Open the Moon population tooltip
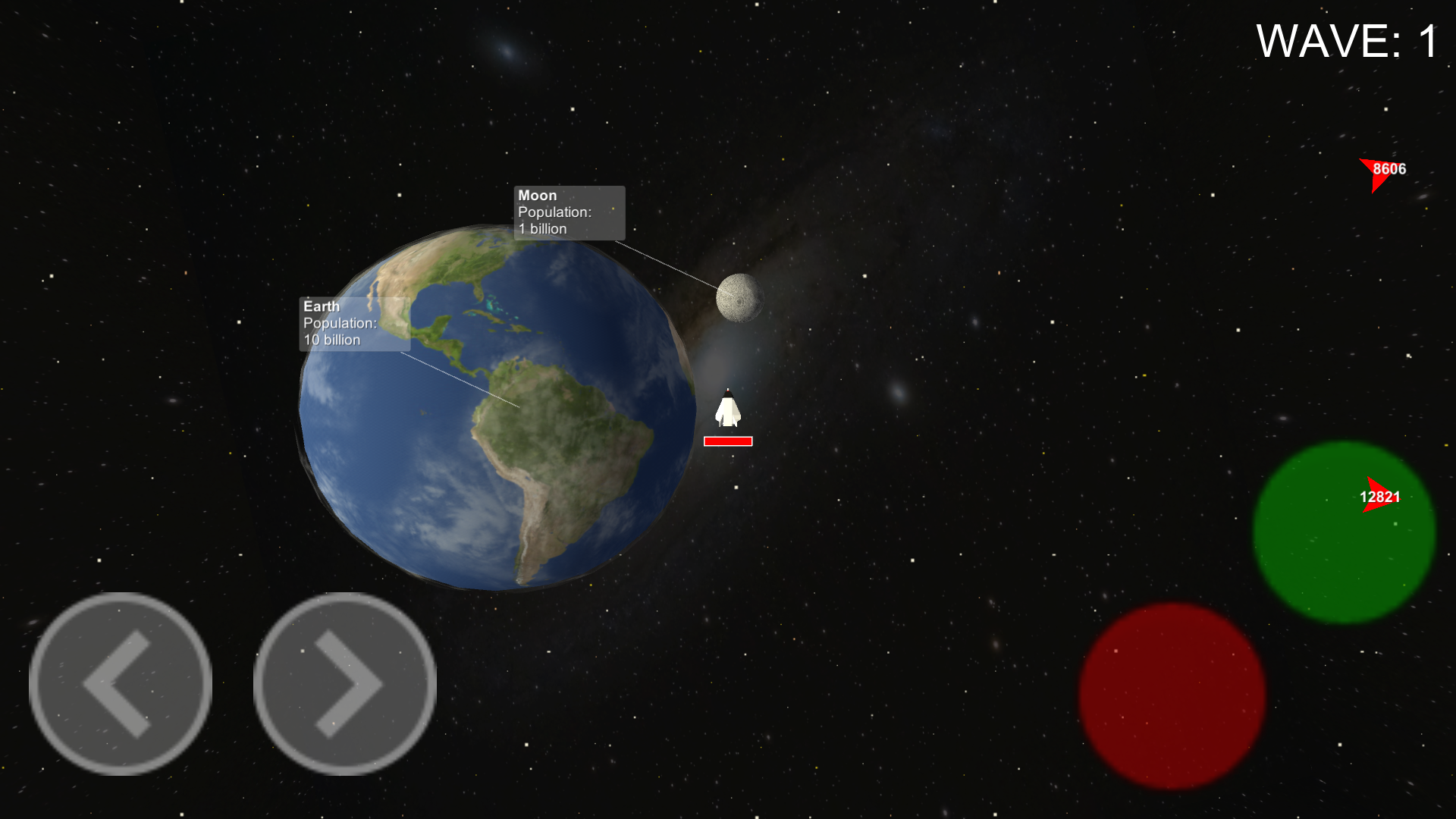This screenshot has height=819, width=1456. [567, 212]
